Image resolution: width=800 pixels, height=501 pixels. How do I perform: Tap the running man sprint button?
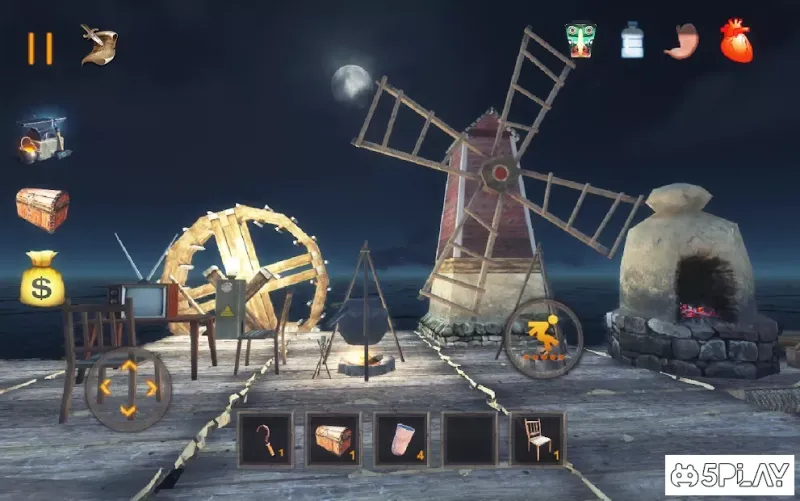point(542,337)
